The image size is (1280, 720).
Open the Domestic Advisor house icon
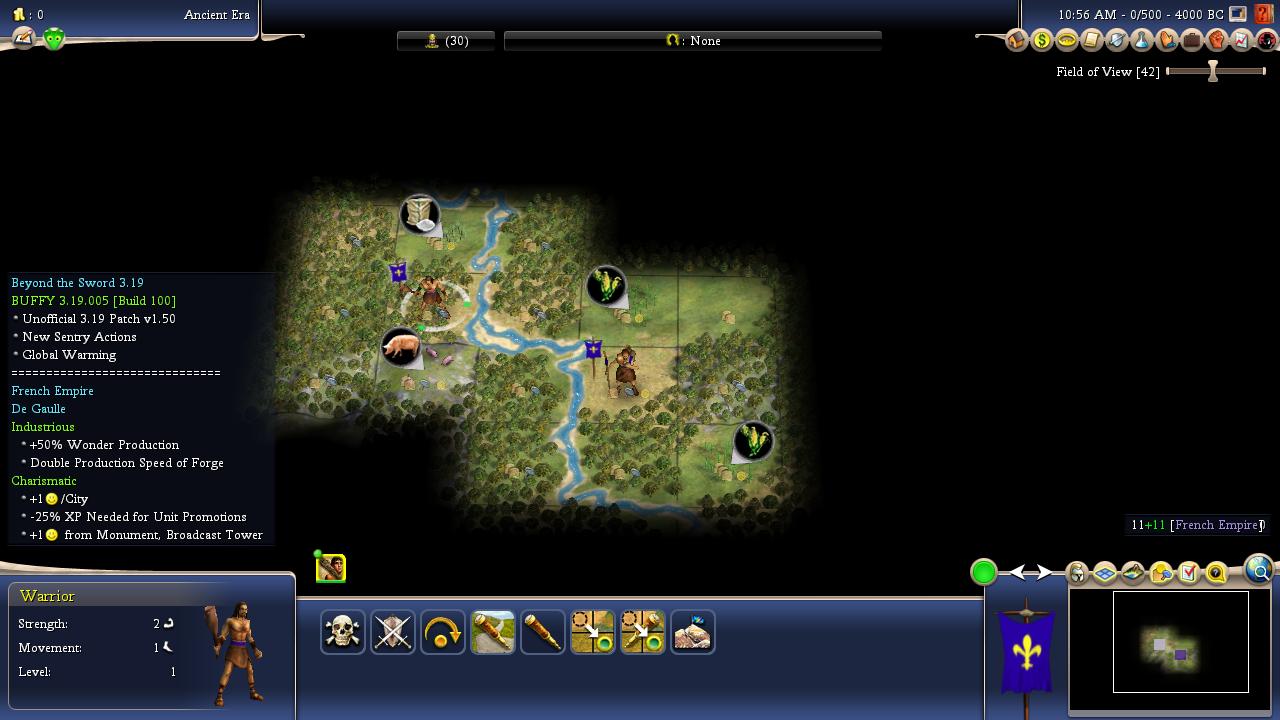click(x=1017, y=41)
